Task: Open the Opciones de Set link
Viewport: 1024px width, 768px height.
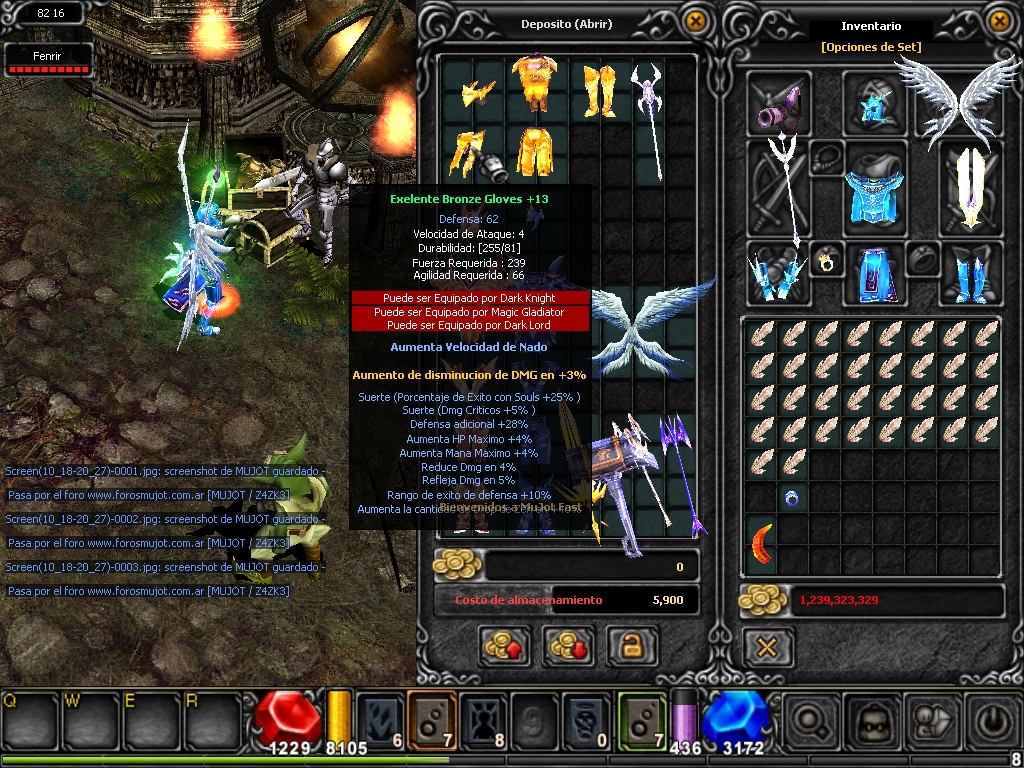Action: pos(871,47)
